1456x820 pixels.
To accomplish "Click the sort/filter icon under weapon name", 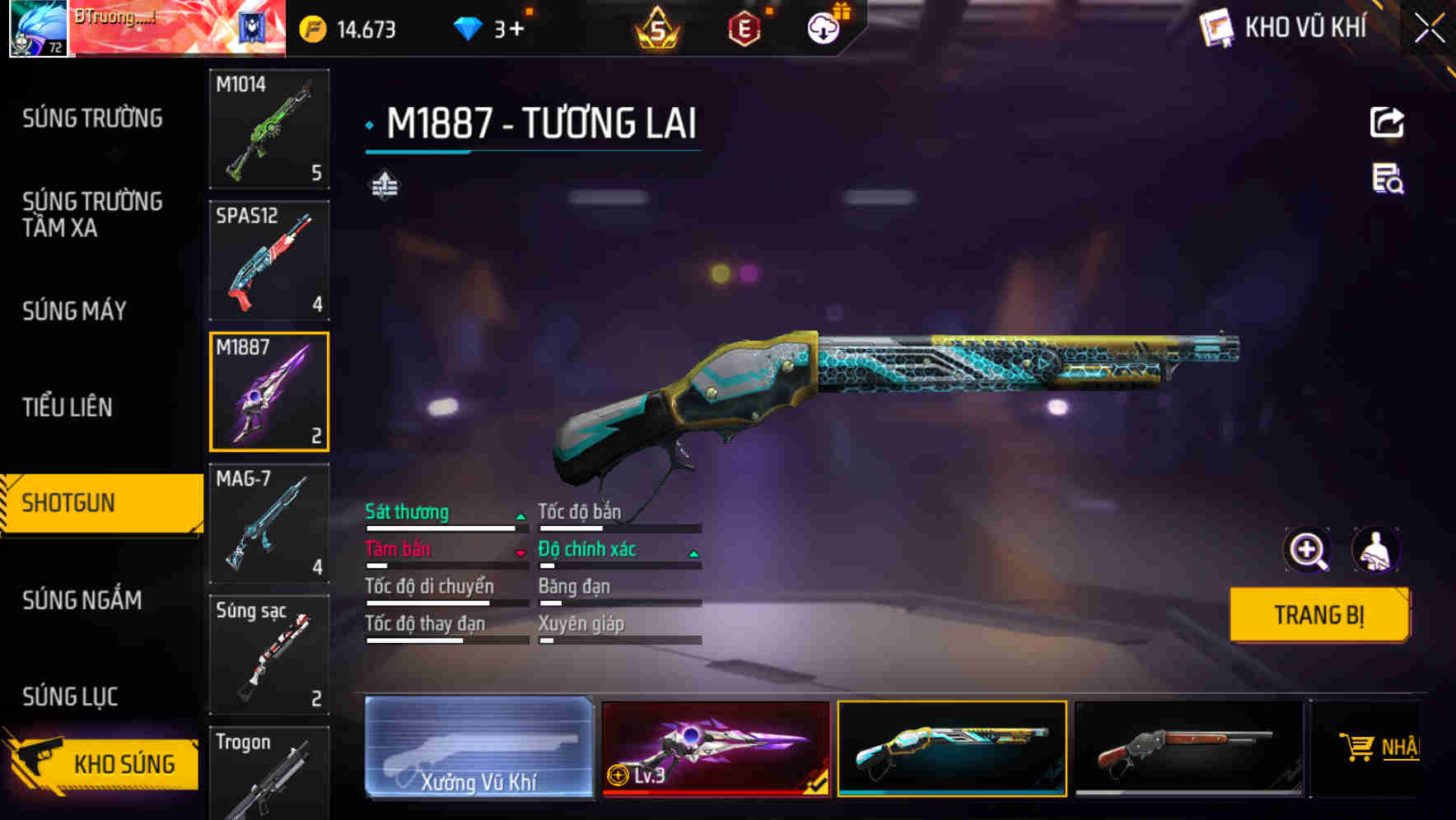I will (x=384, y=185).
